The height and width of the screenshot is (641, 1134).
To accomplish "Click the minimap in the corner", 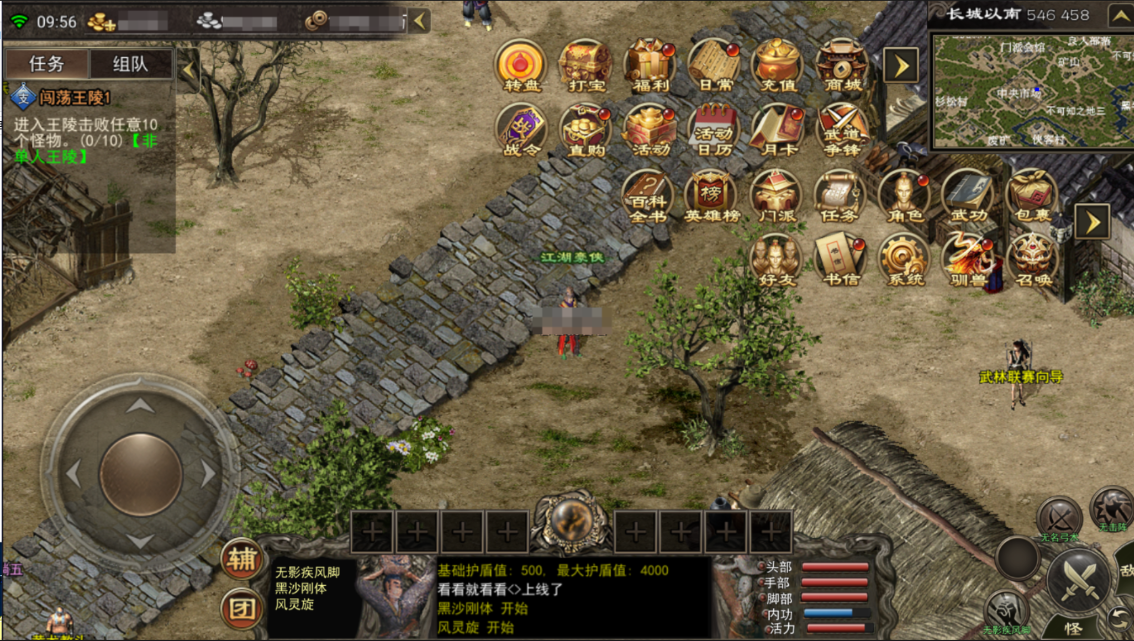I will [1031, 90].
